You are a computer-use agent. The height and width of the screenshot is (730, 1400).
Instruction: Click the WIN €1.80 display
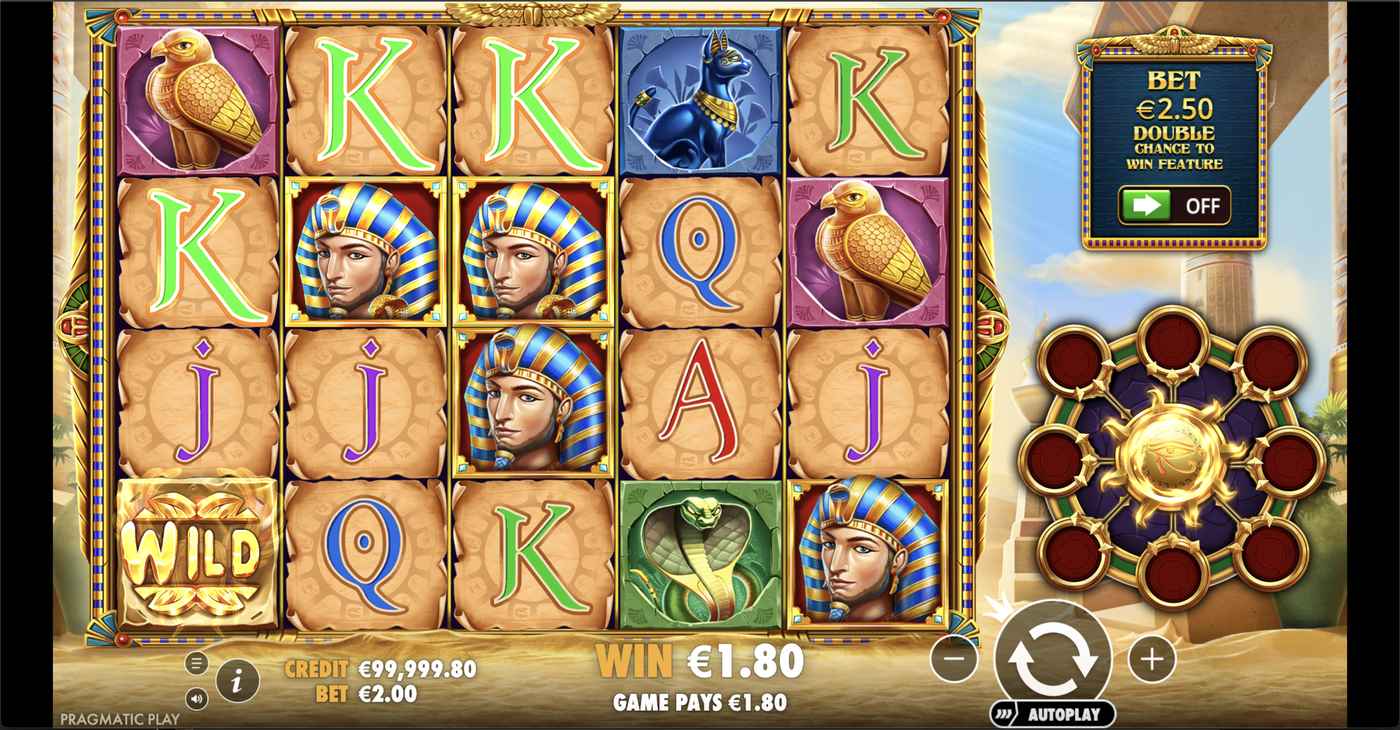699,659
